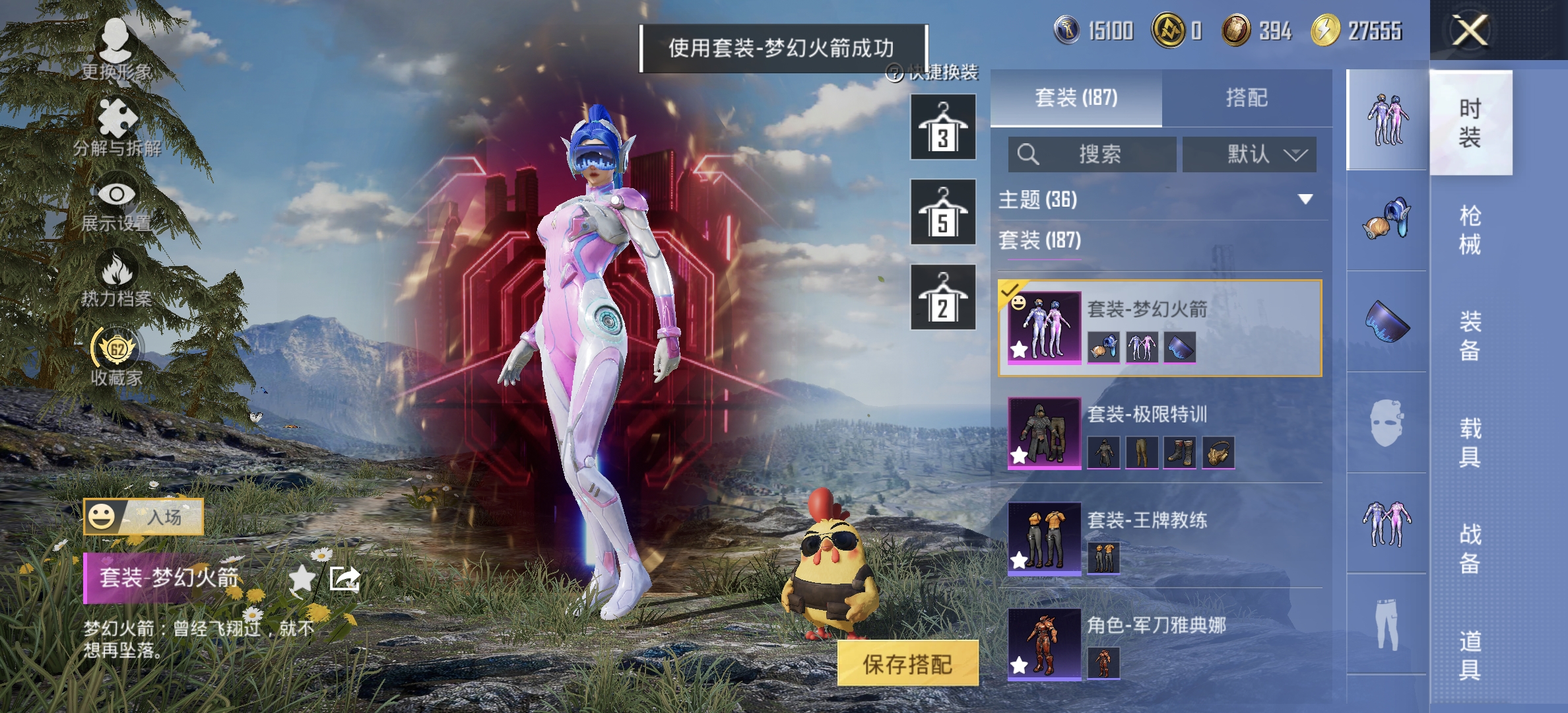
Task: Open the 默认 sorting dropdown
Action: (x=1249, y=154)
